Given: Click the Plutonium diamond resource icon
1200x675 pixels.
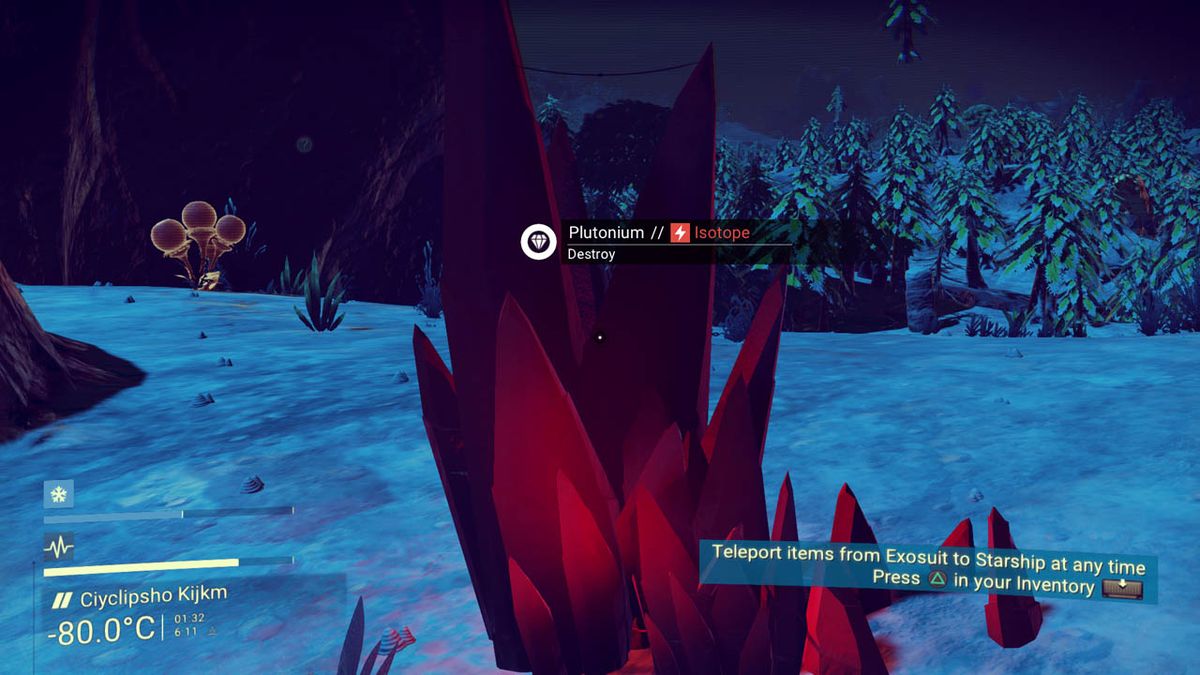Looking at the screenshot, I should [538, 242].
